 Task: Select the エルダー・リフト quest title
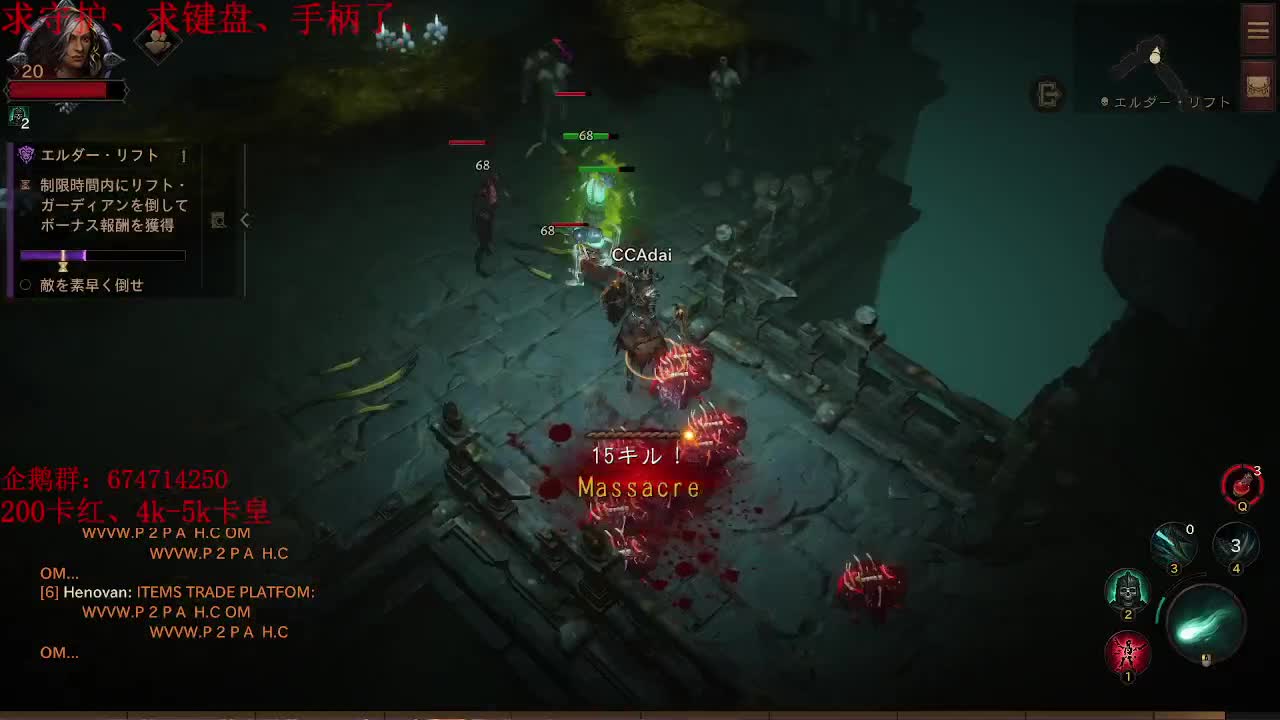pos(99,154)
